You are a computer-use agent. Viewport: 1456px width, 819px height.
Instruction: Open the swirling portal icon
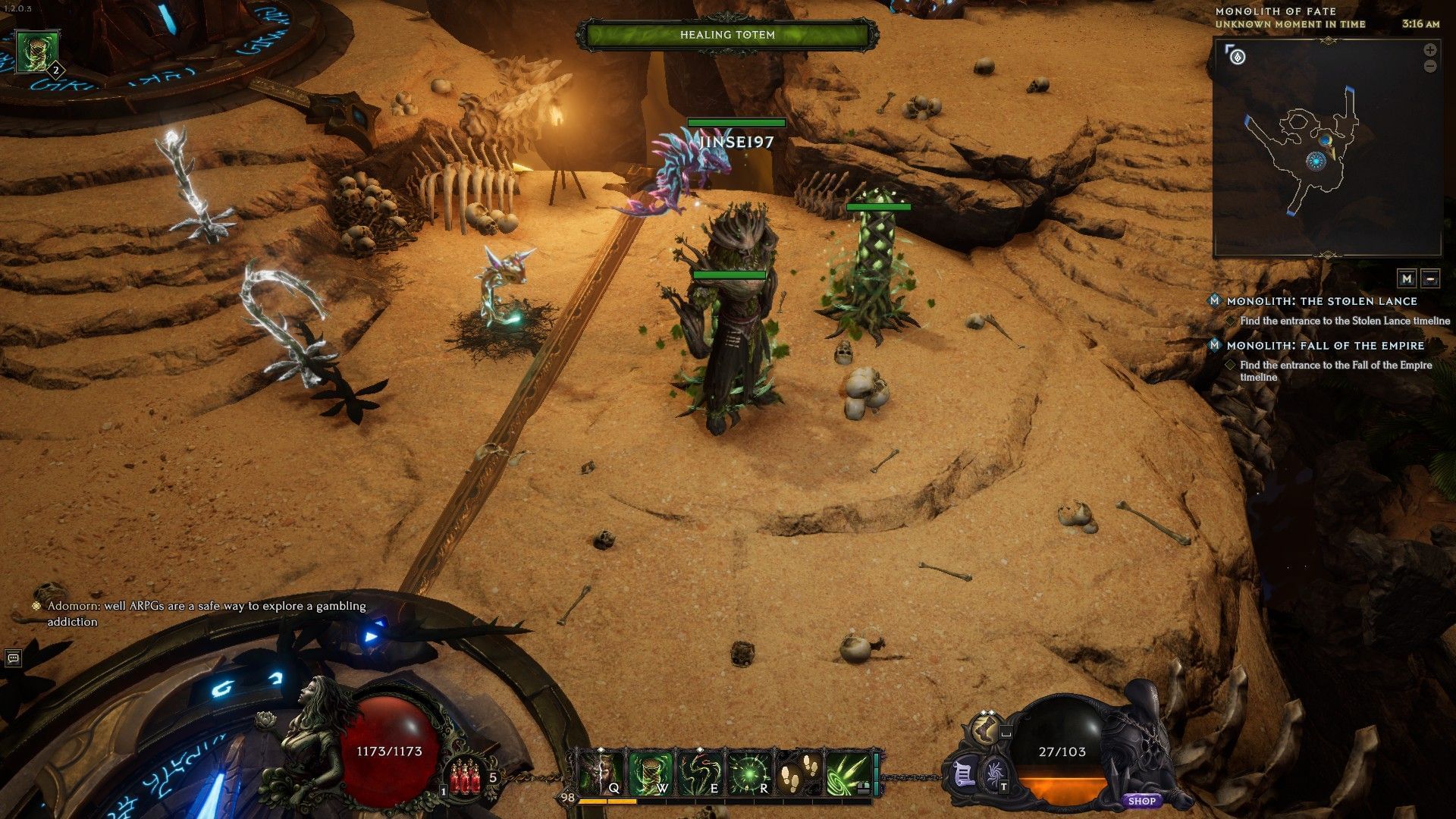[x=993, y=777]
